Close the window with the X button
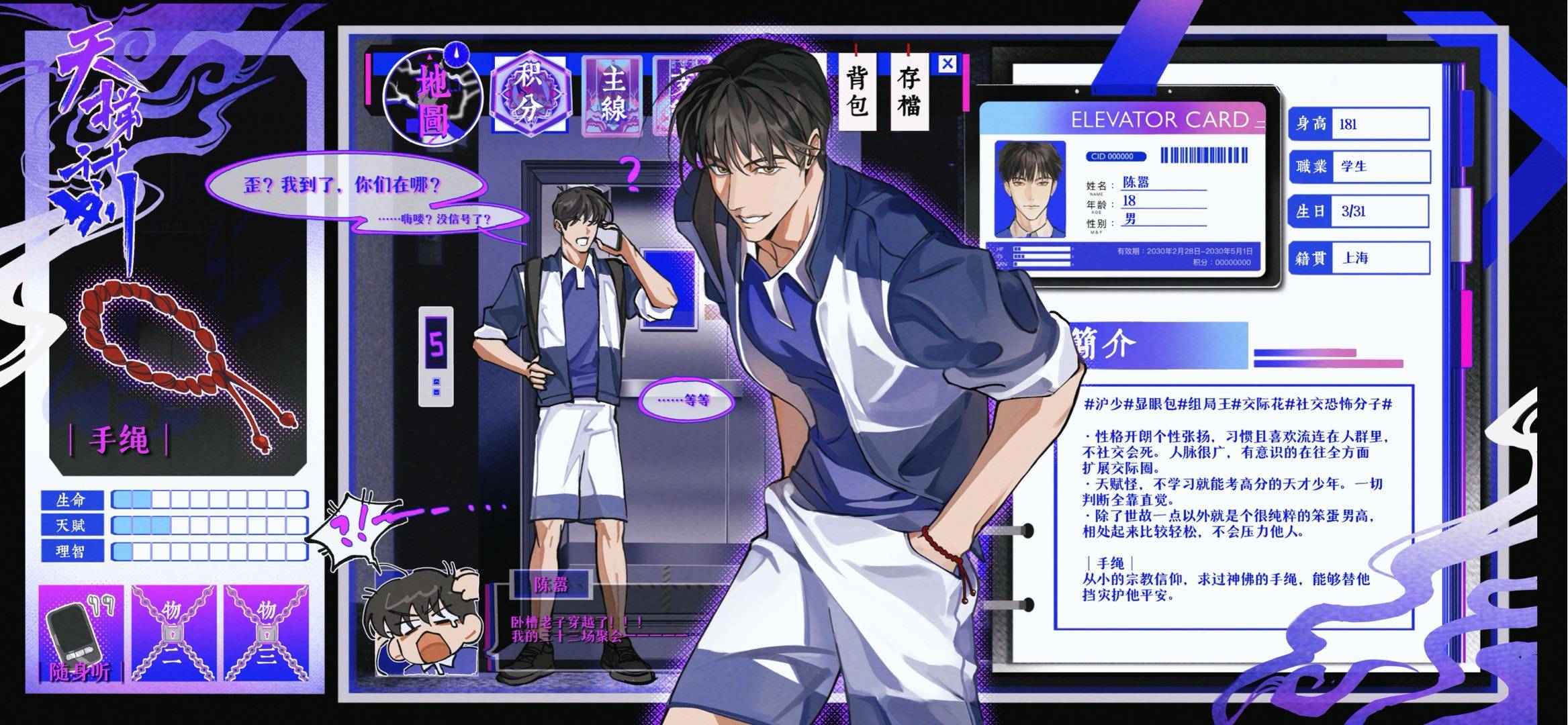The width and height of the screenshot is (1568, 725). click(947, 64)
